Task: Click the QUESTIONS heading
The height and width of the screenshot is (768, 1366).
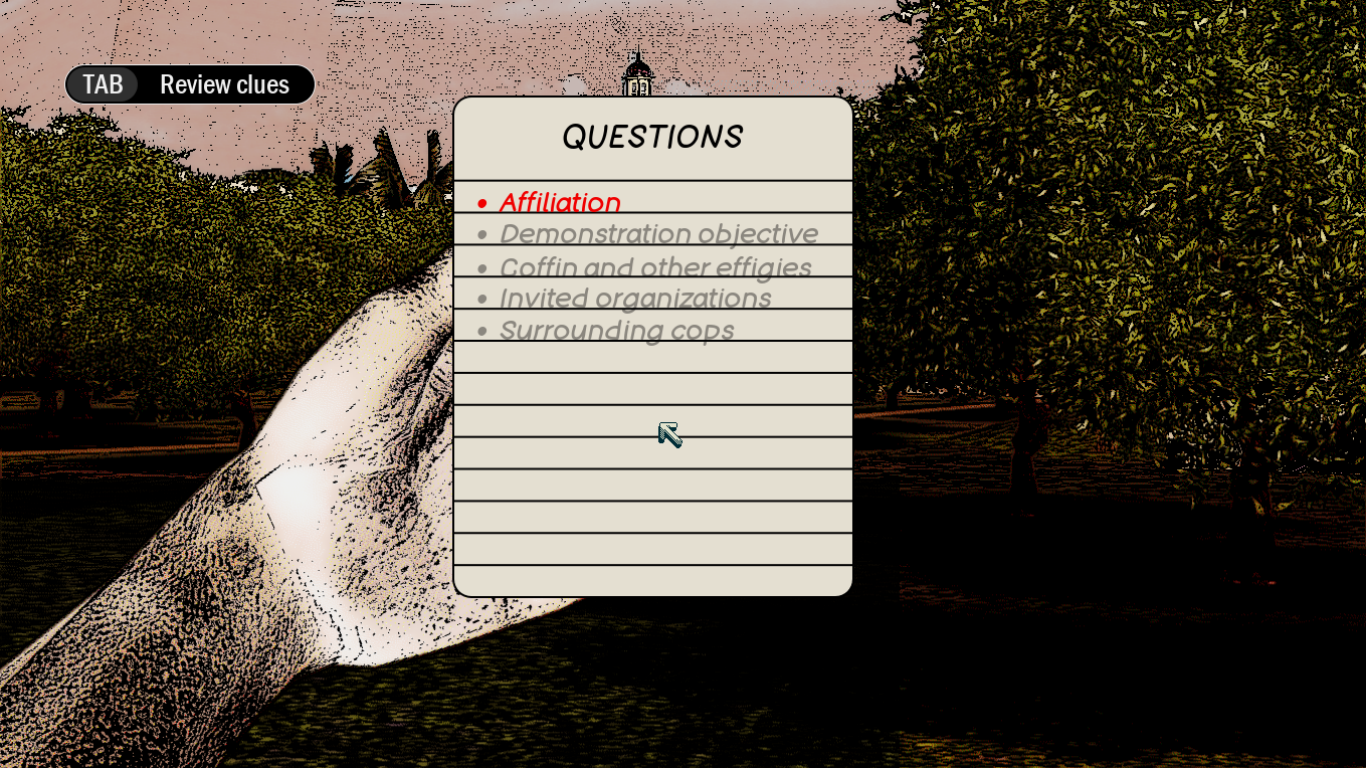Action: (652, 136)
